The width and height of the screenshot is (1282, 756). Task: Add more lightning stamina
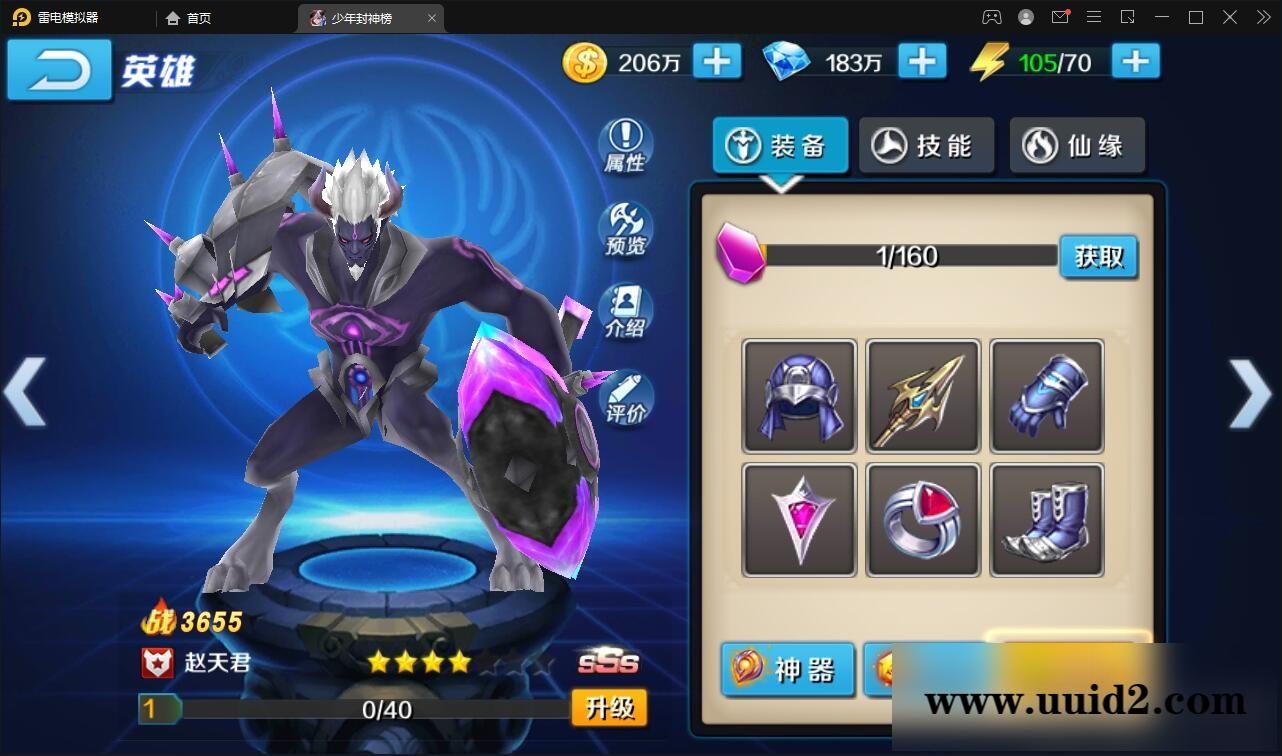pos(1135,62)
